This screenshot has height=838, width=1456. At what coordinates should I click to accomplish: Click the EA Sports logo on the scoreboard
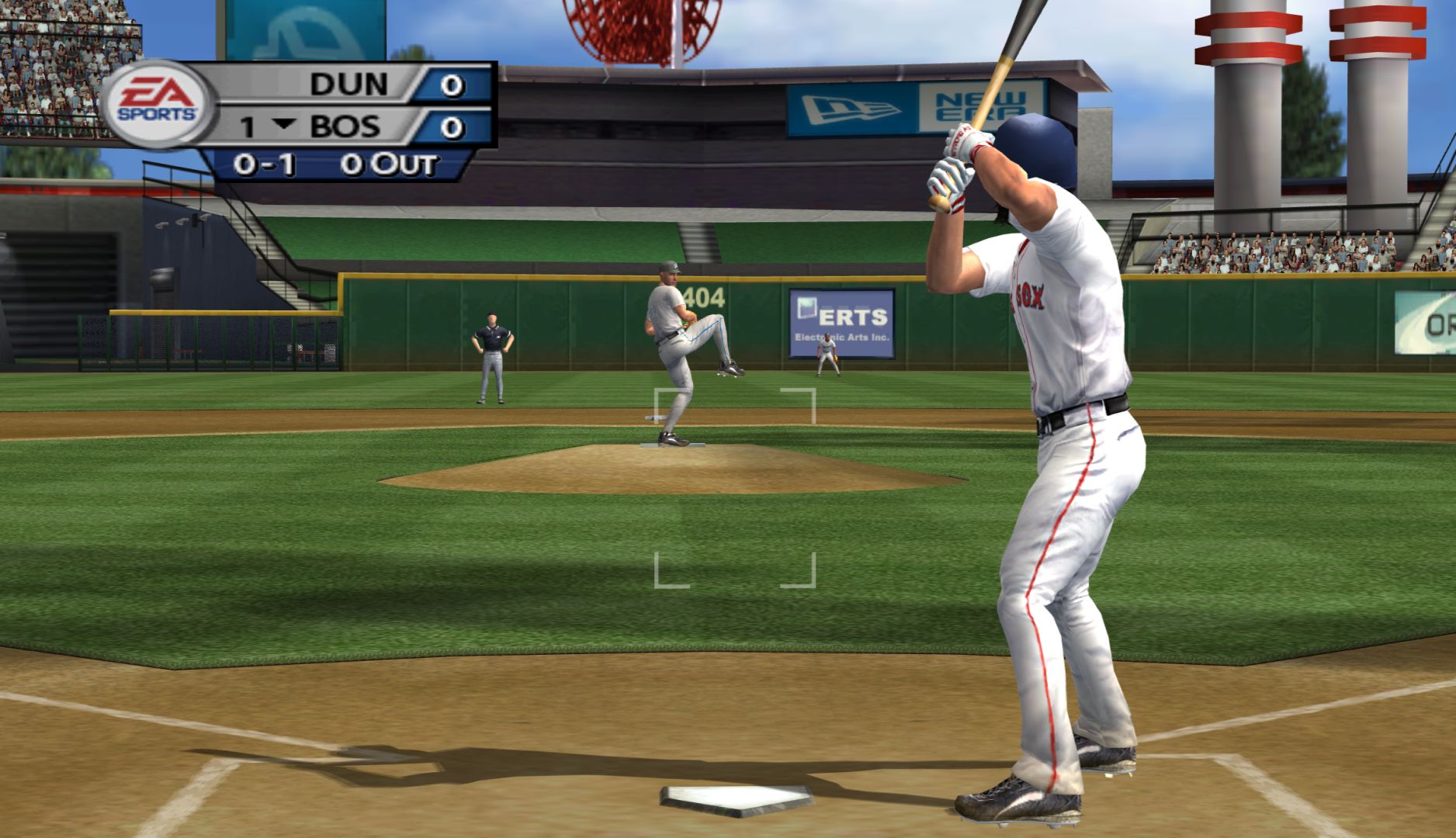(156, 103)
